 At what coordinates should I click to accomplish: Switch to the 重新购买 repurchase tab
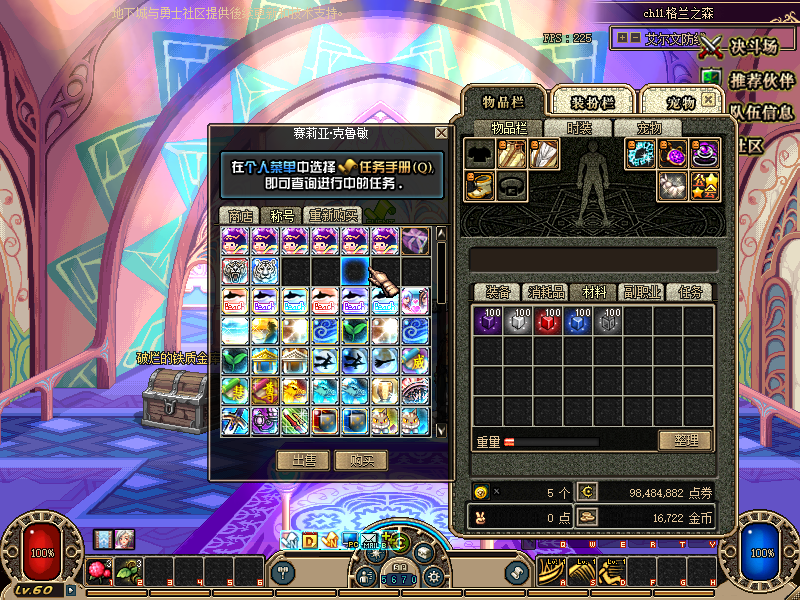[333, 215]
